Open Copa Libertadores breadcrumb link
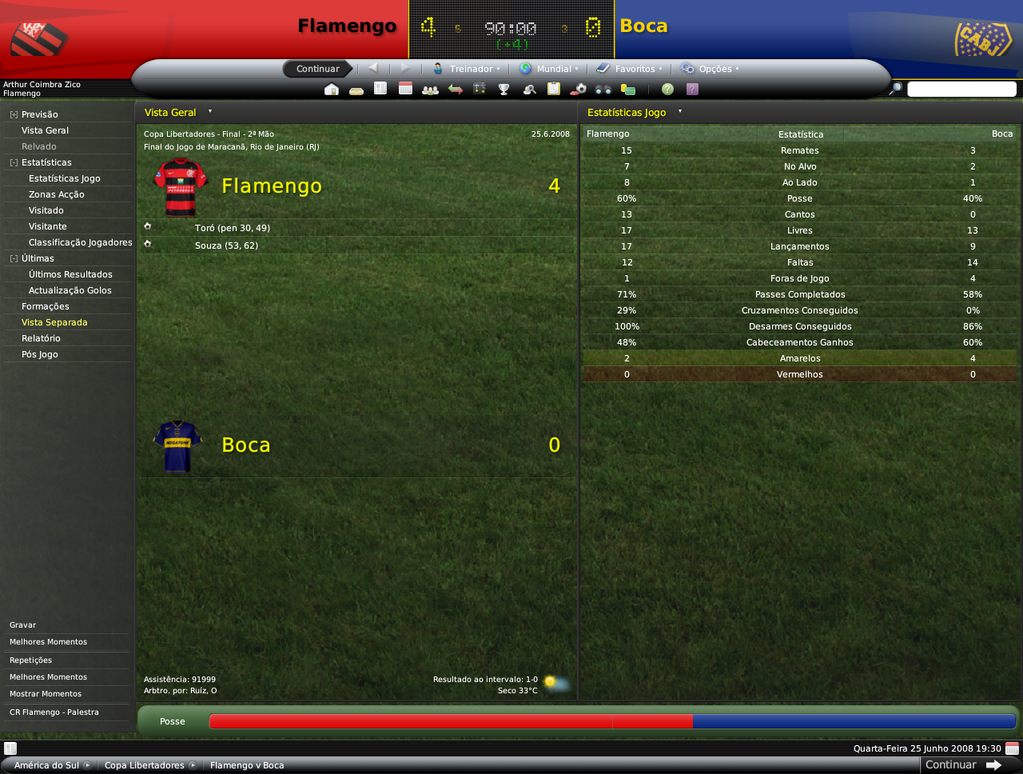 tap(144, 765)
